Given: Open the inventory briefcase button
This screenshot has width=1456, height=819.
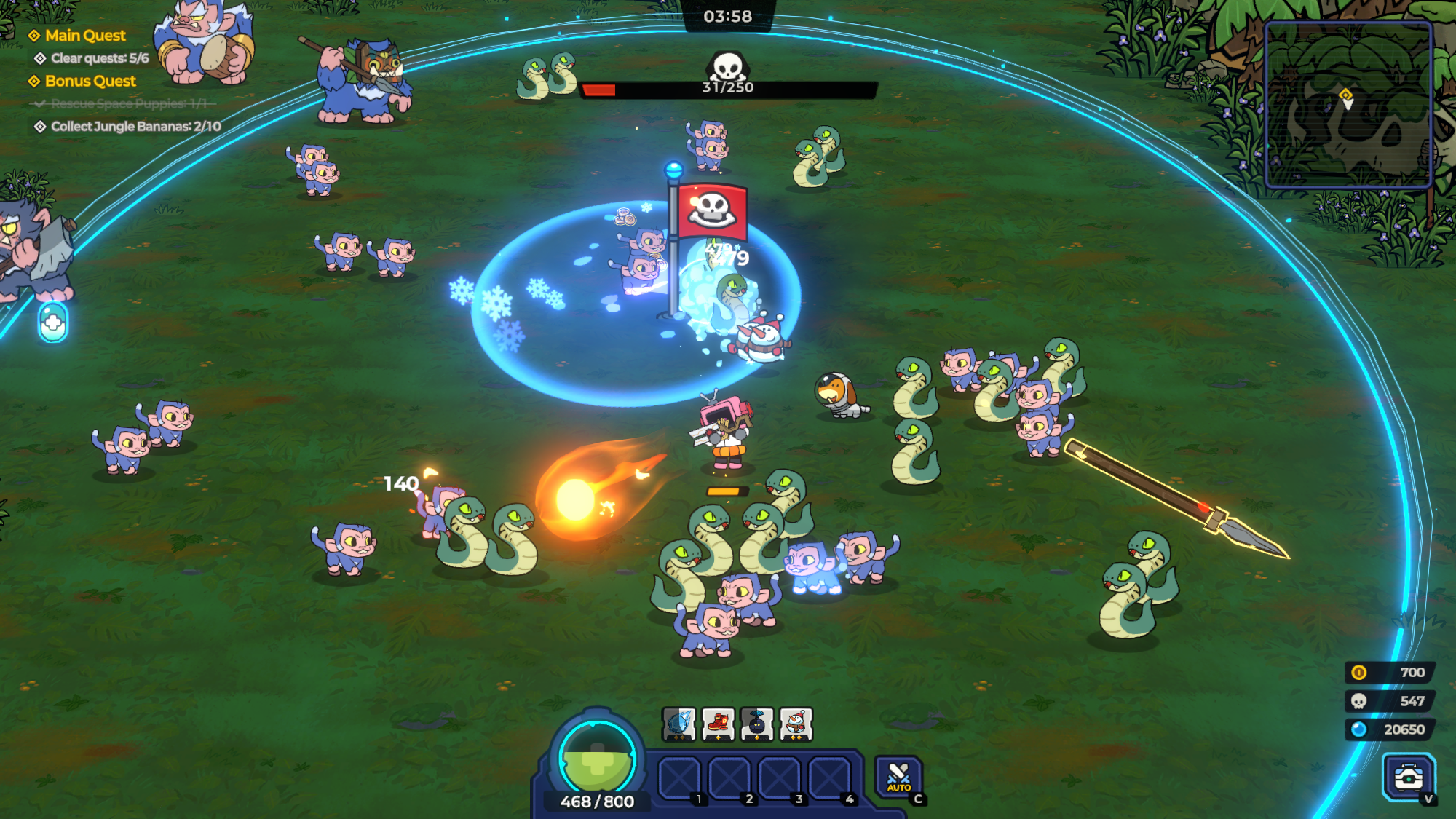Looking at the screenshot, I should coord(1409,777).
